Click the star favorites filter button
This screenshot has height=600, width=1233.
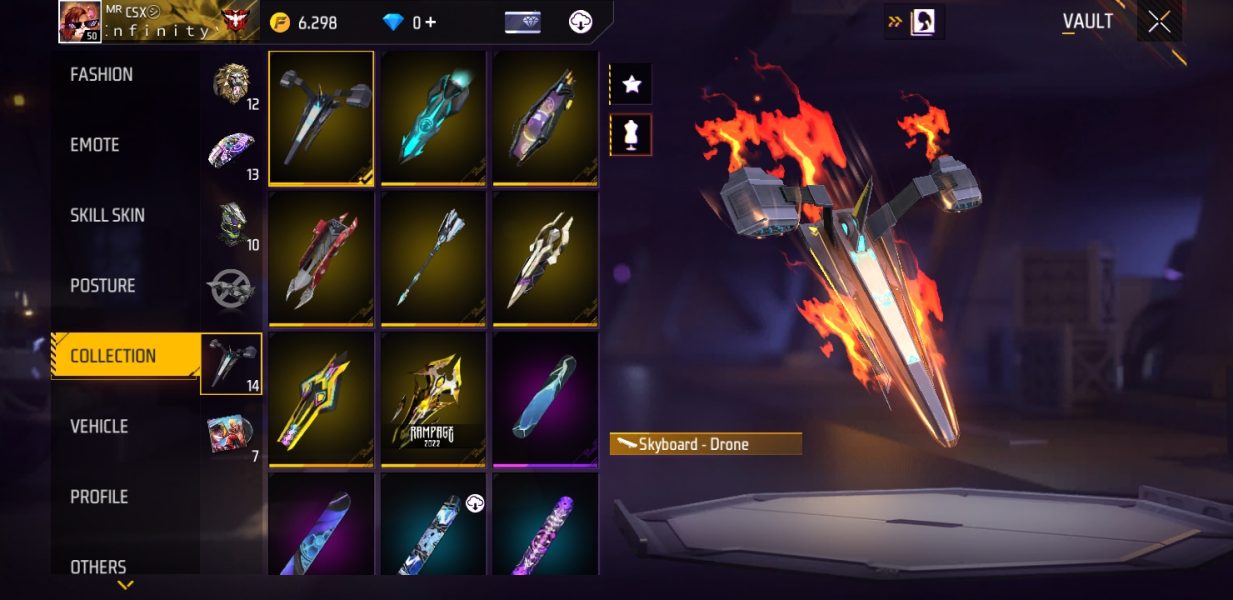[631, 85]
